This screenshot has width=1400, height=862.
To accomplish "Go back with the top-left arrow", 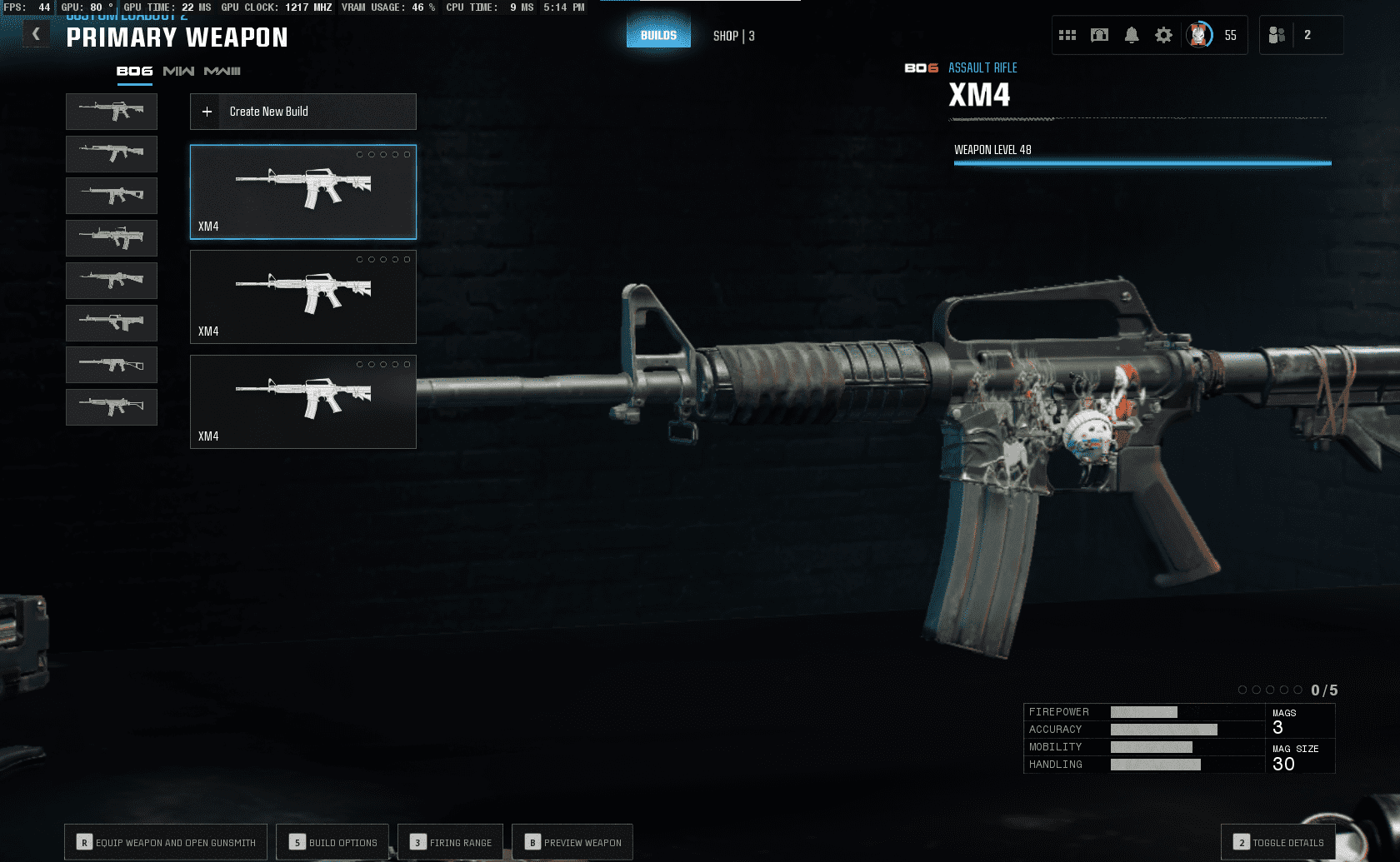I will [36, 34].
